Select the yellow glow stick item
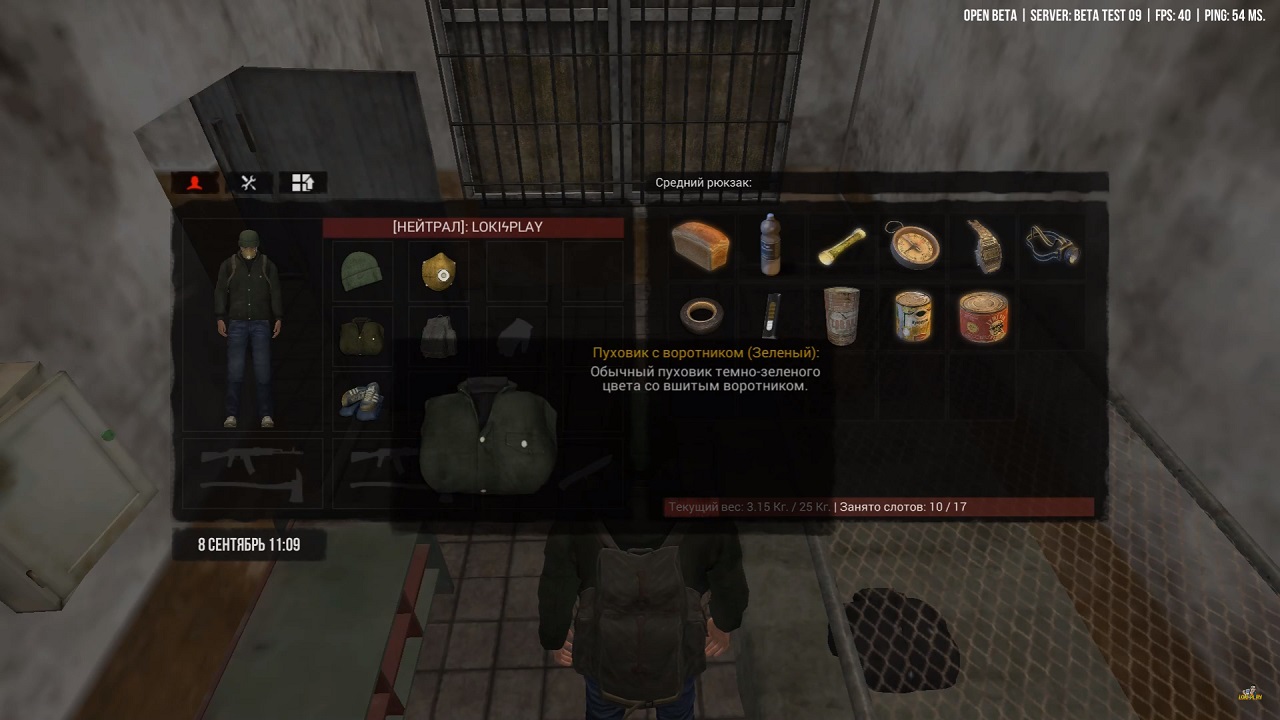1280x720 pixels. 841,247
